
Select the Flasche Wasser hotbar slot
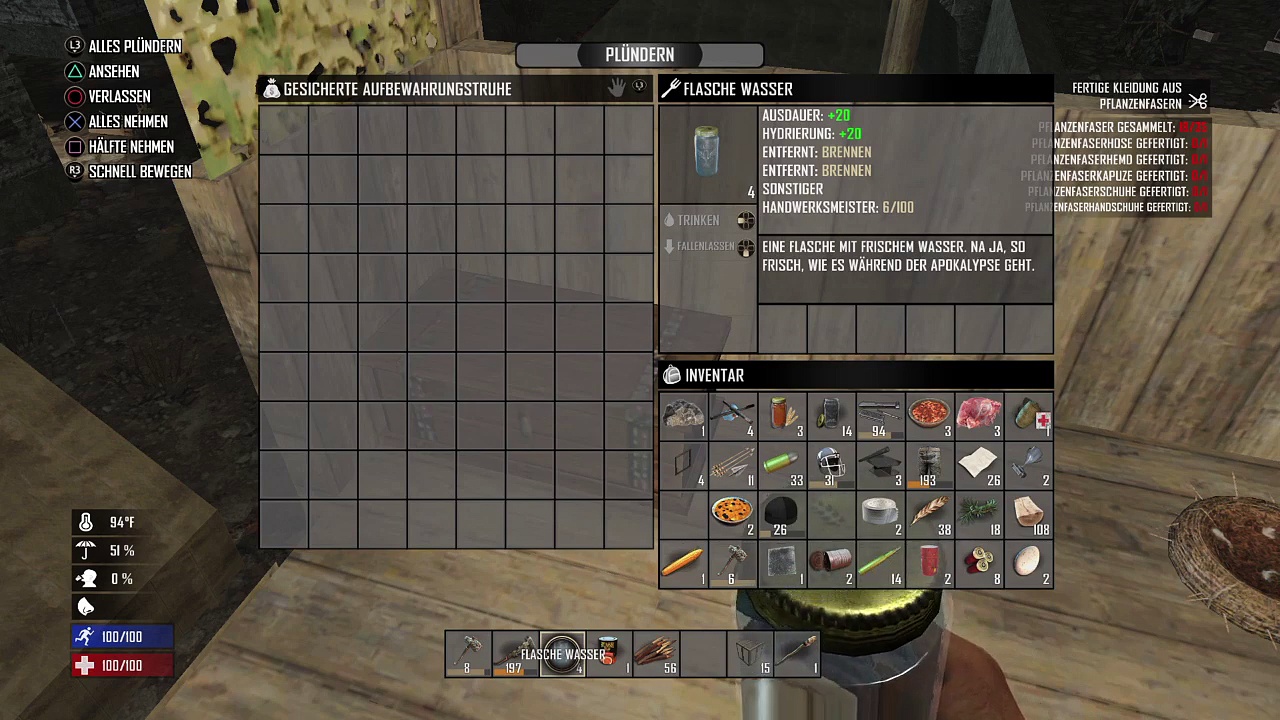tap(563, 654)
